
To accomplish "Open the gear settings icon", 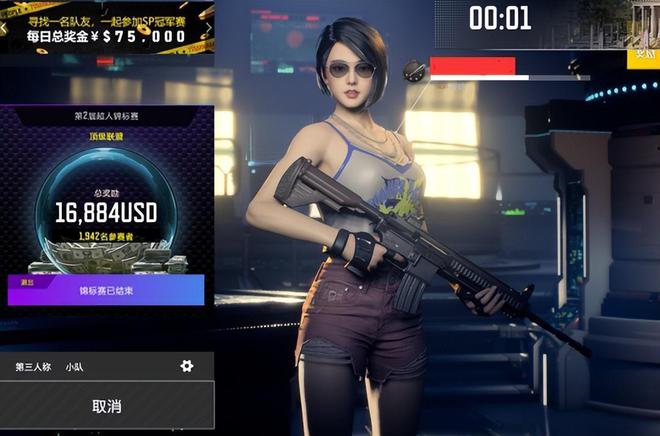I will point(186,366).
